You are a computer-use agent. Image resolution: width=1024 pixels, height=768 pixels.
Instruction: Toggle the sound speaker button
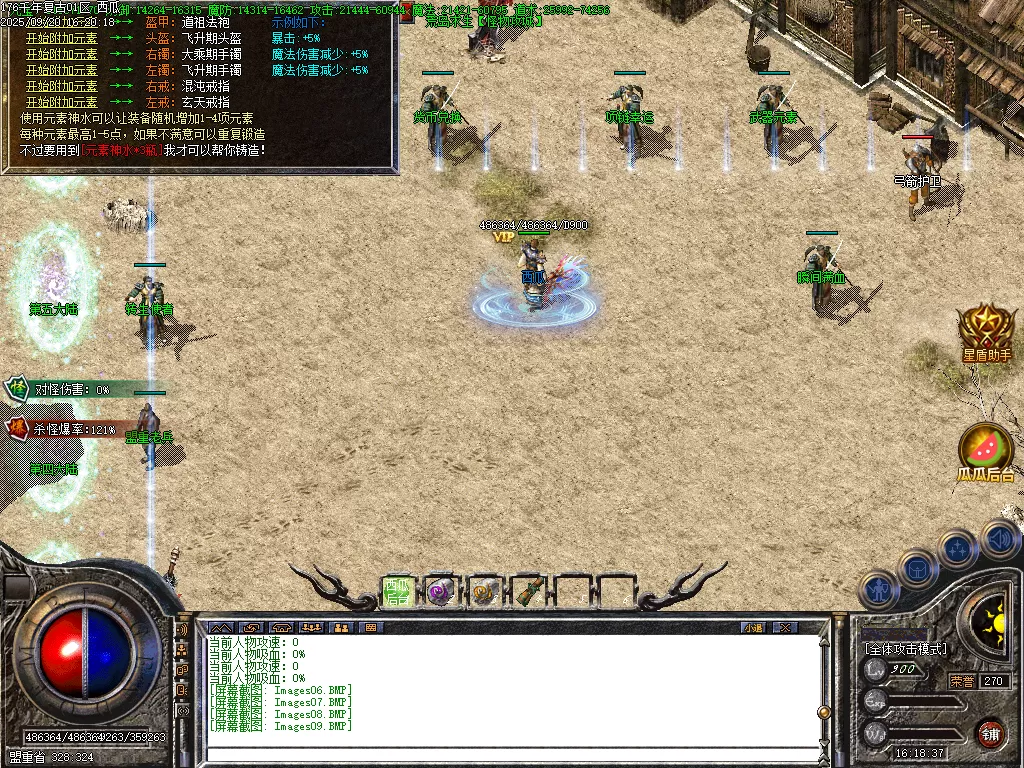pyautogui.click(x=999, y=539)
